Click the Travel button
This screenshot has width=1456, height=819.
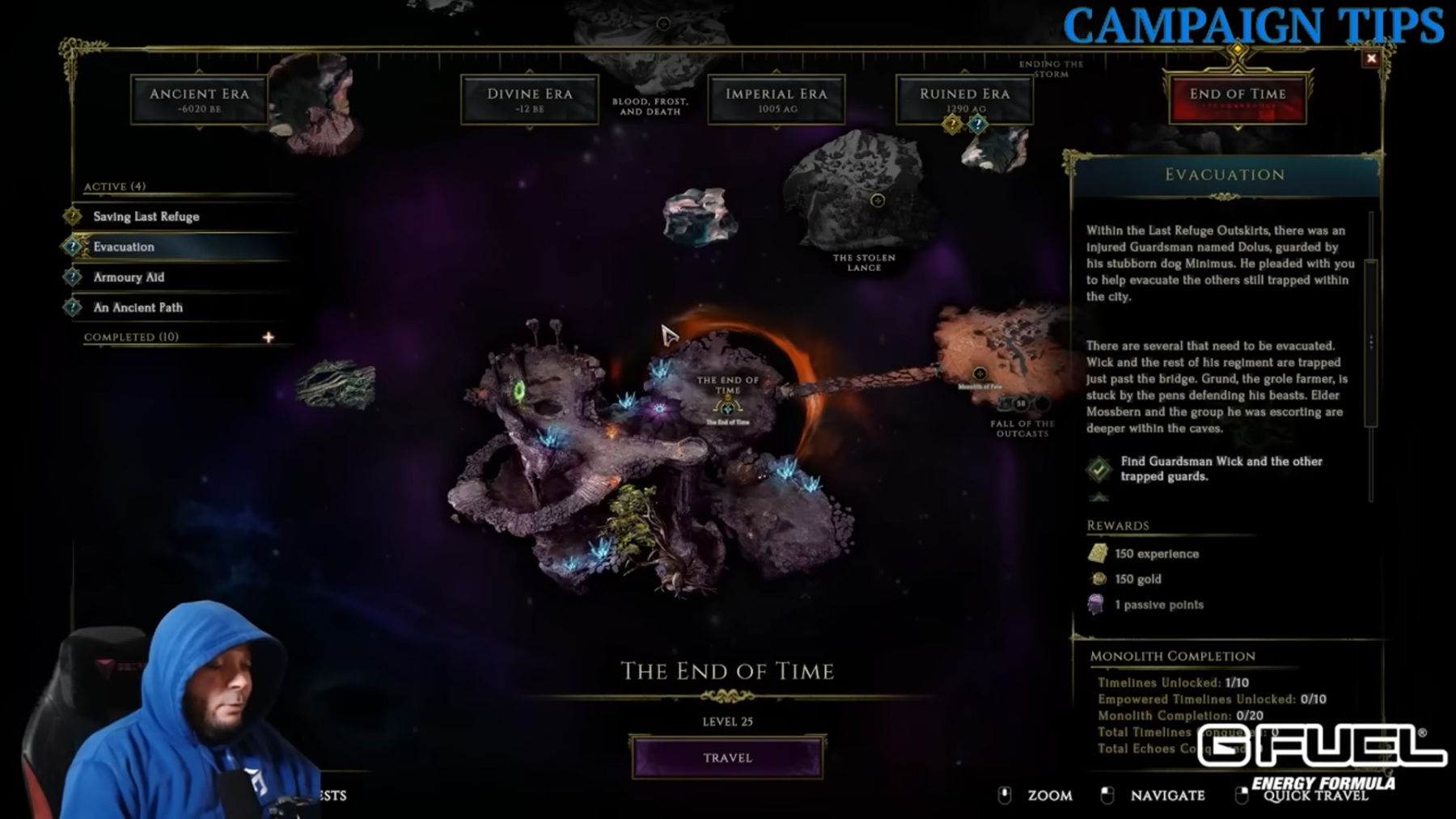coord(727,758)
